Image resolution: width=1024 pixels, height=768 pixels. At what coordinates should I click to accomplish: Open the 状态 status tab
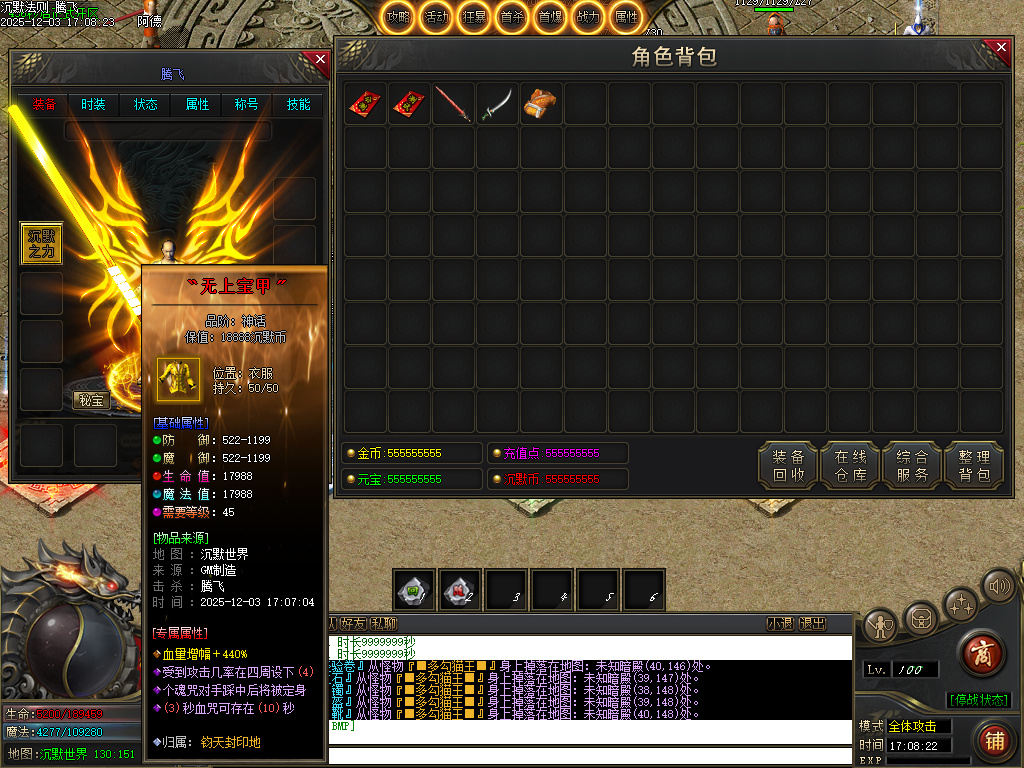(145, 104)
